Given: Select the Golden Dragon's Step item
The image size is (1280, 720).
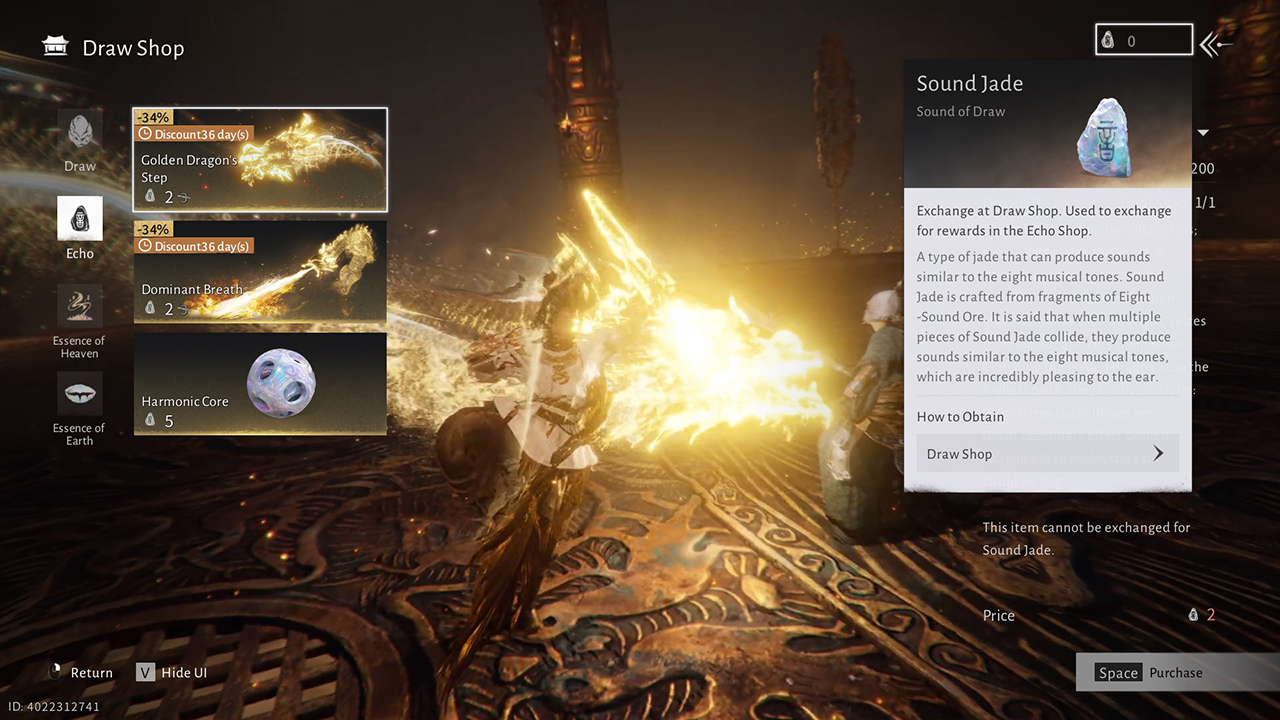Looking at the screenshot, I should tap(260, 160).
